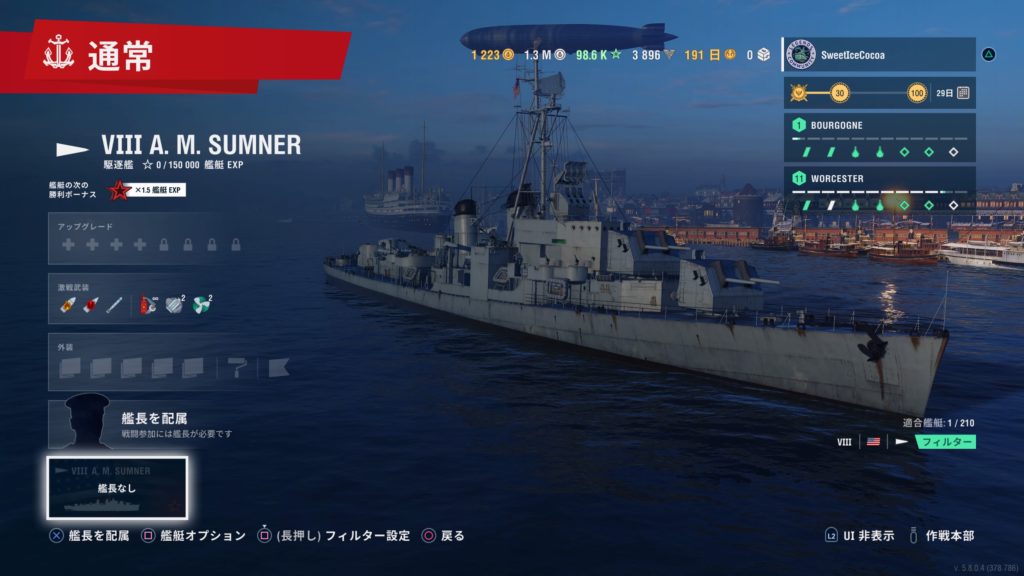Select the torpedo armament icon

(113, 304)
